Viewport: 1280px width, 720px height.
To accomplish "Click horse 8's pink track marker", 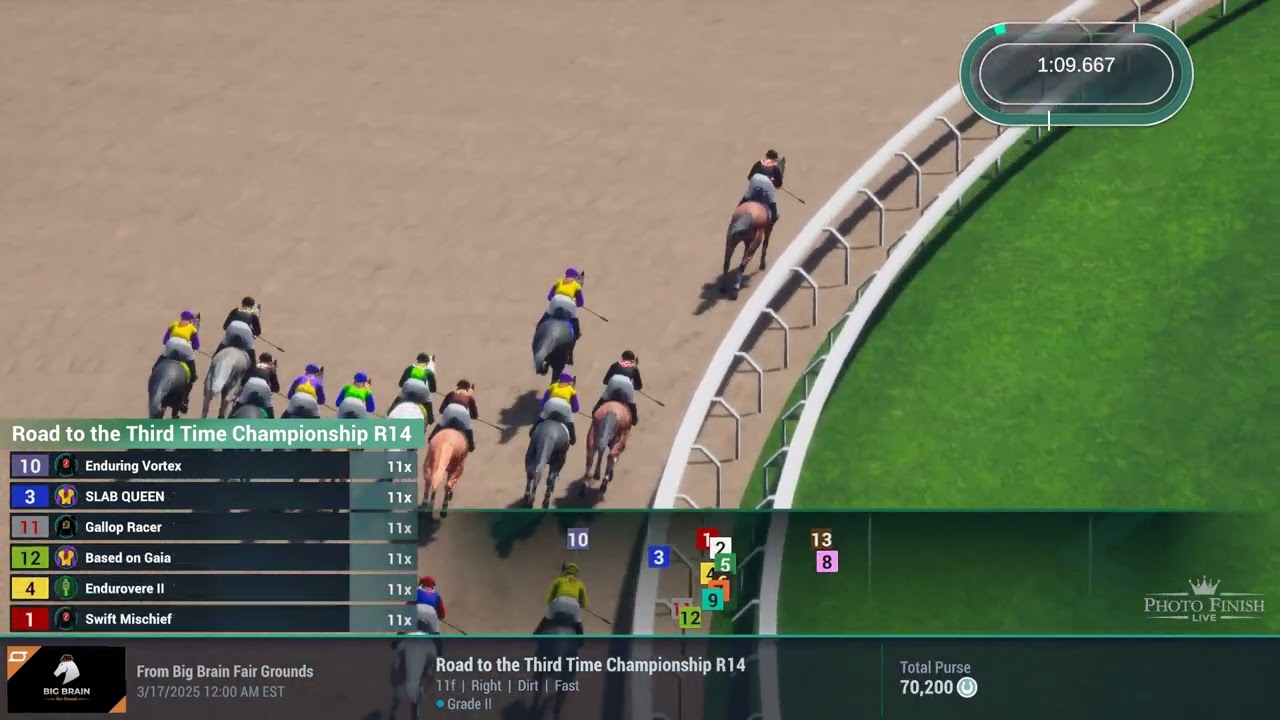I will click(825, 562).
